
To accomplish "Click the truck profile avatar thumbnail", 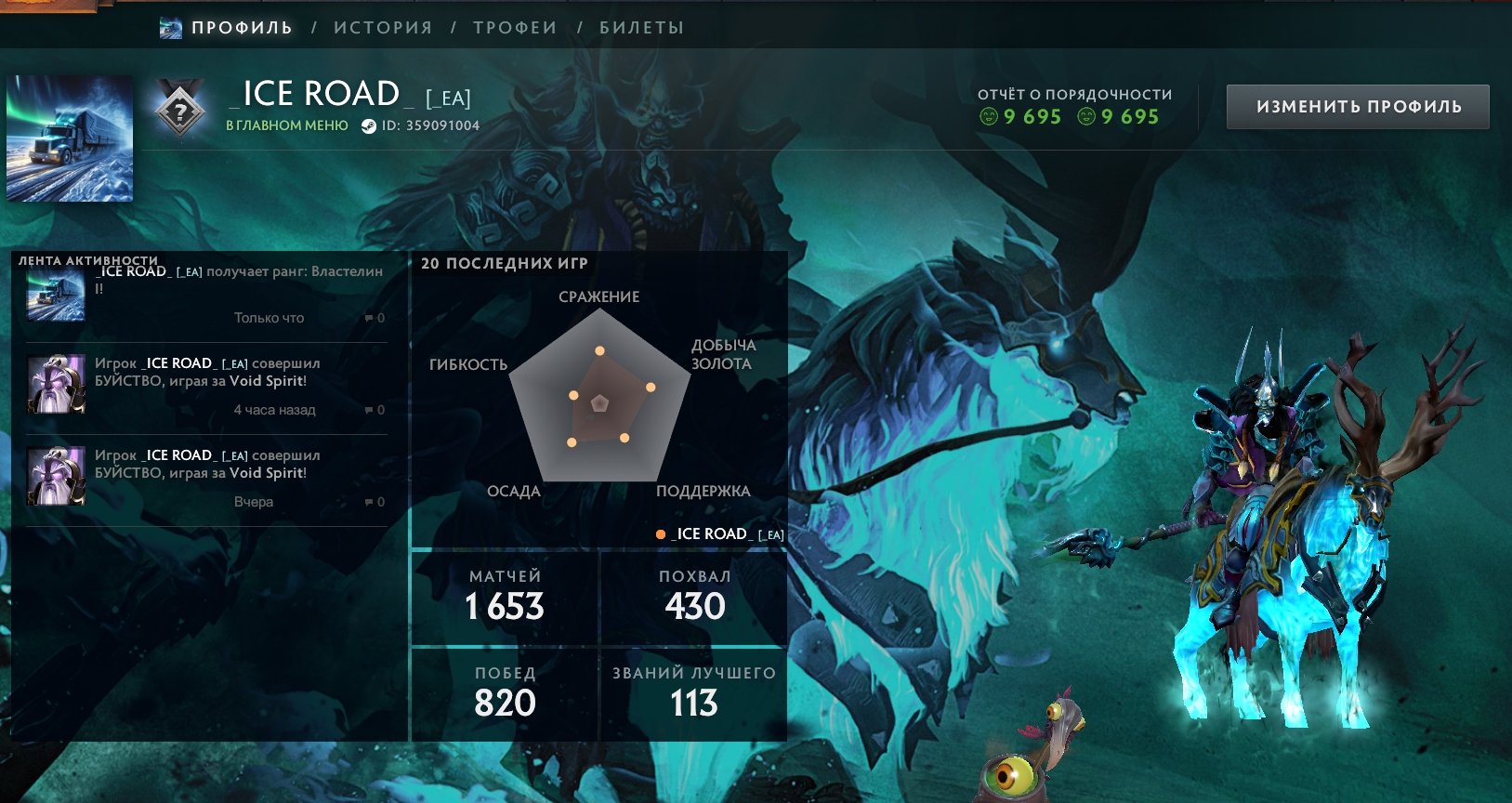I will pyautogui.click(x=72, y=139).
